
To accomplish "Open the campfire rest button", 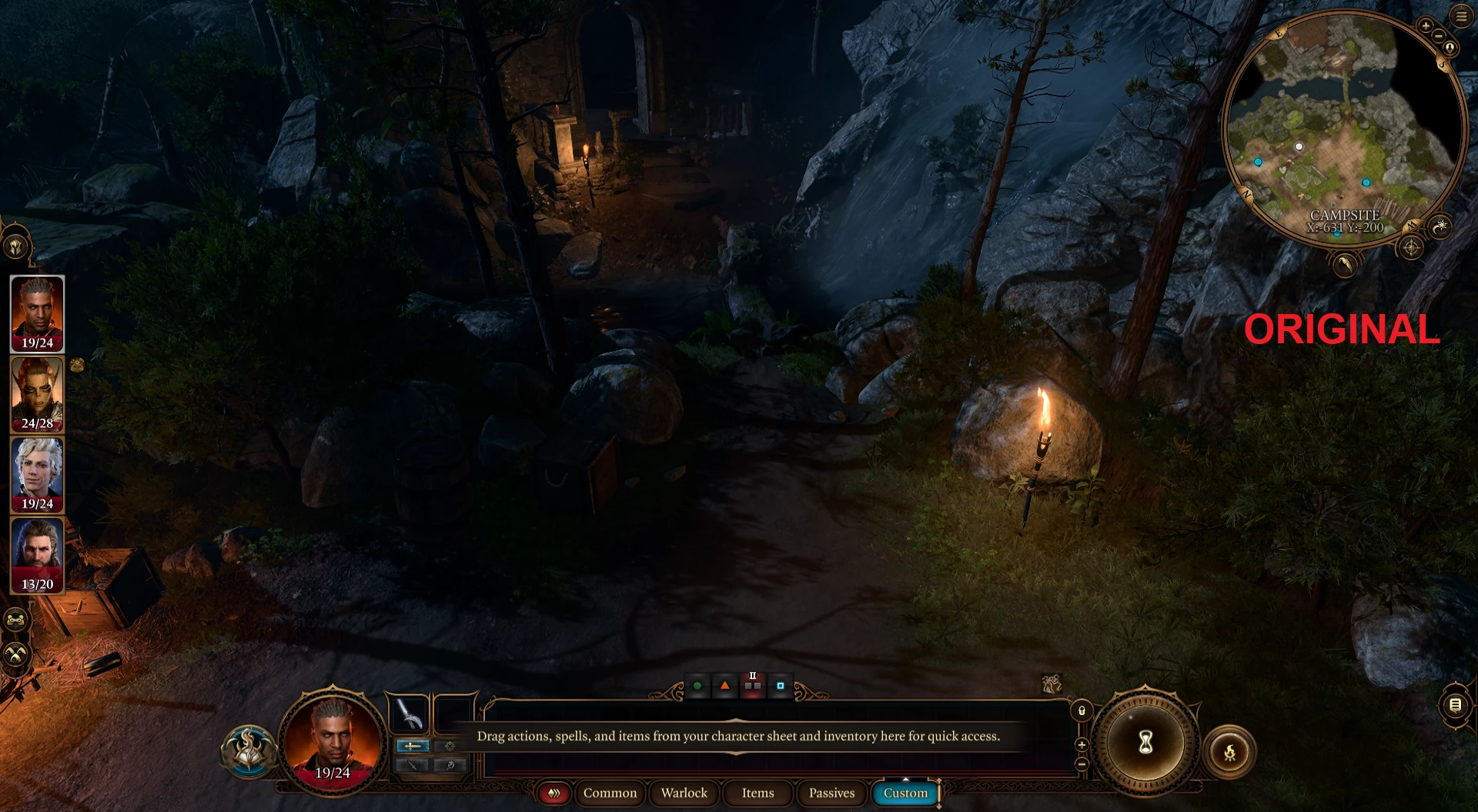I will pyautogui.click(x=1229, y=752).
